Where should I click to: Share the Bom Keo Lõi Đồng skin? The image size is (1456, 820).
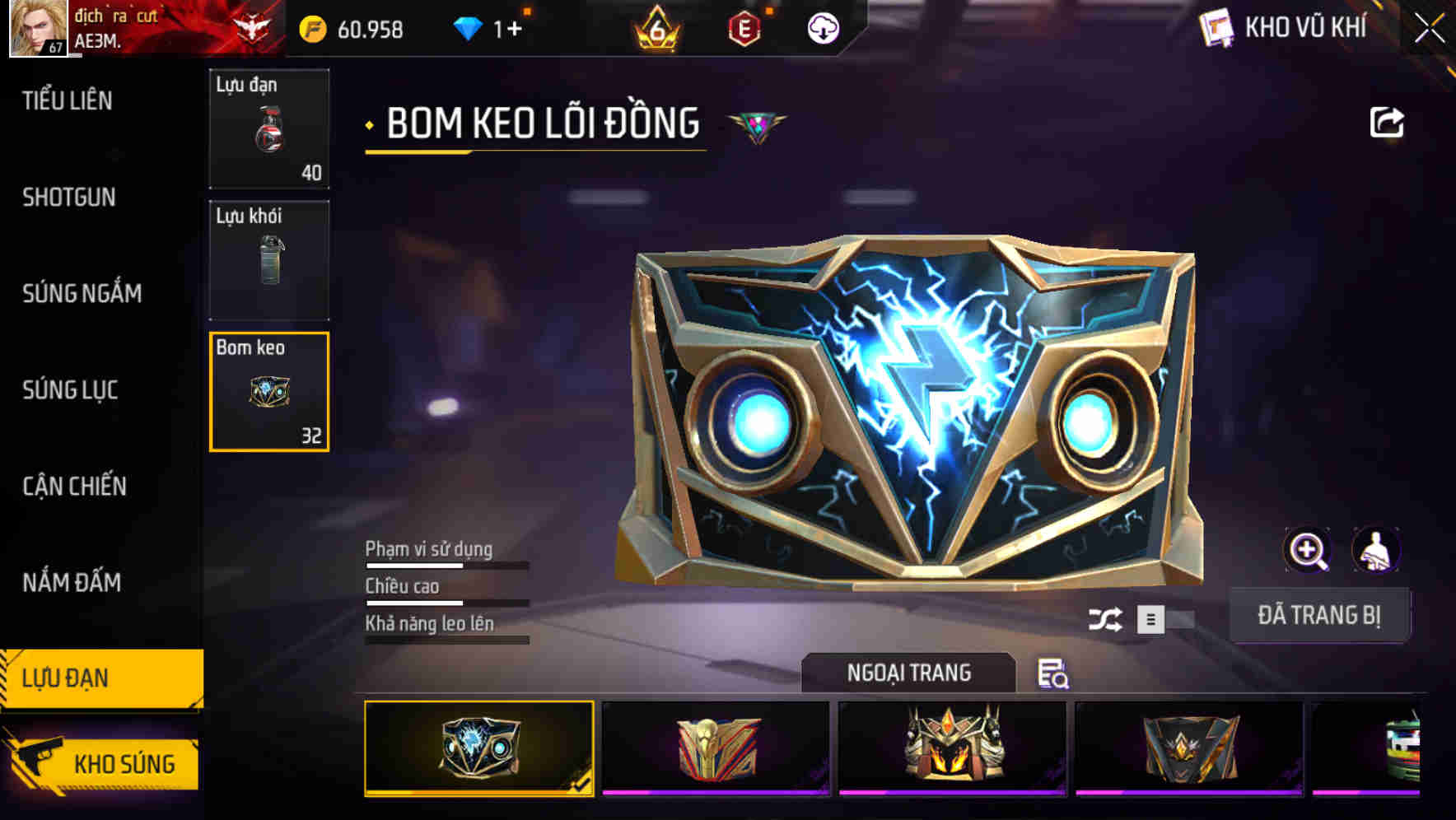[1388, 122]
